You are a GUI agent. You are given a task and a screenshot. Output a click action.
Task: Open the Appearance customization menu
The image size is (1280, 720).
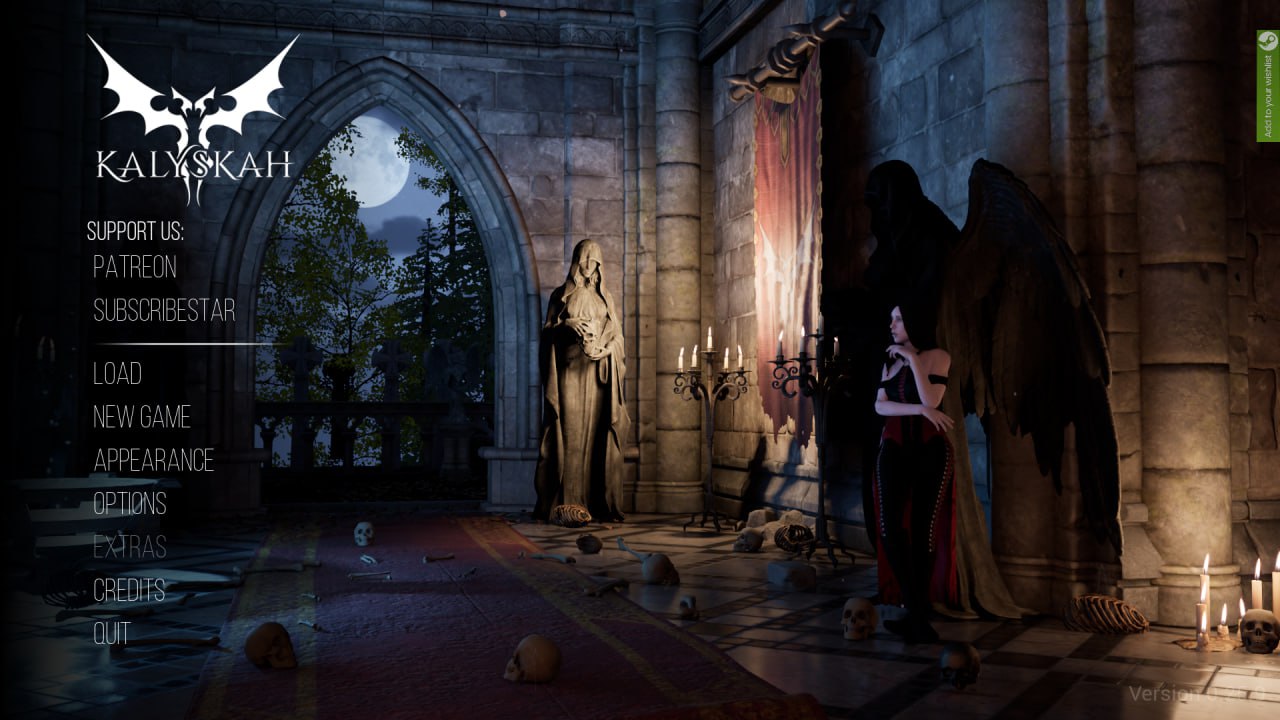click(152, 461)
